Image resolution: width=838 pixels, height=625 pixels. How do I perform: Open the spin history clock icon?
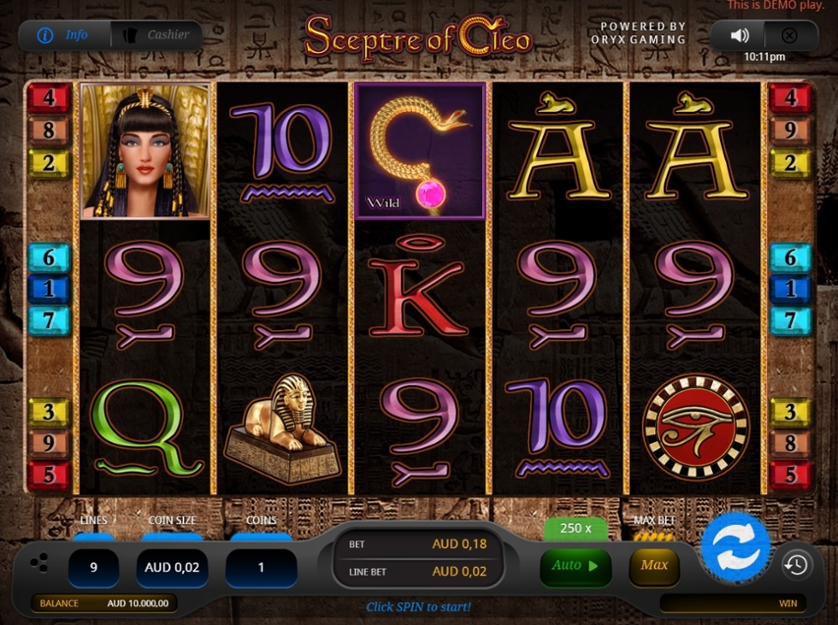796,565
